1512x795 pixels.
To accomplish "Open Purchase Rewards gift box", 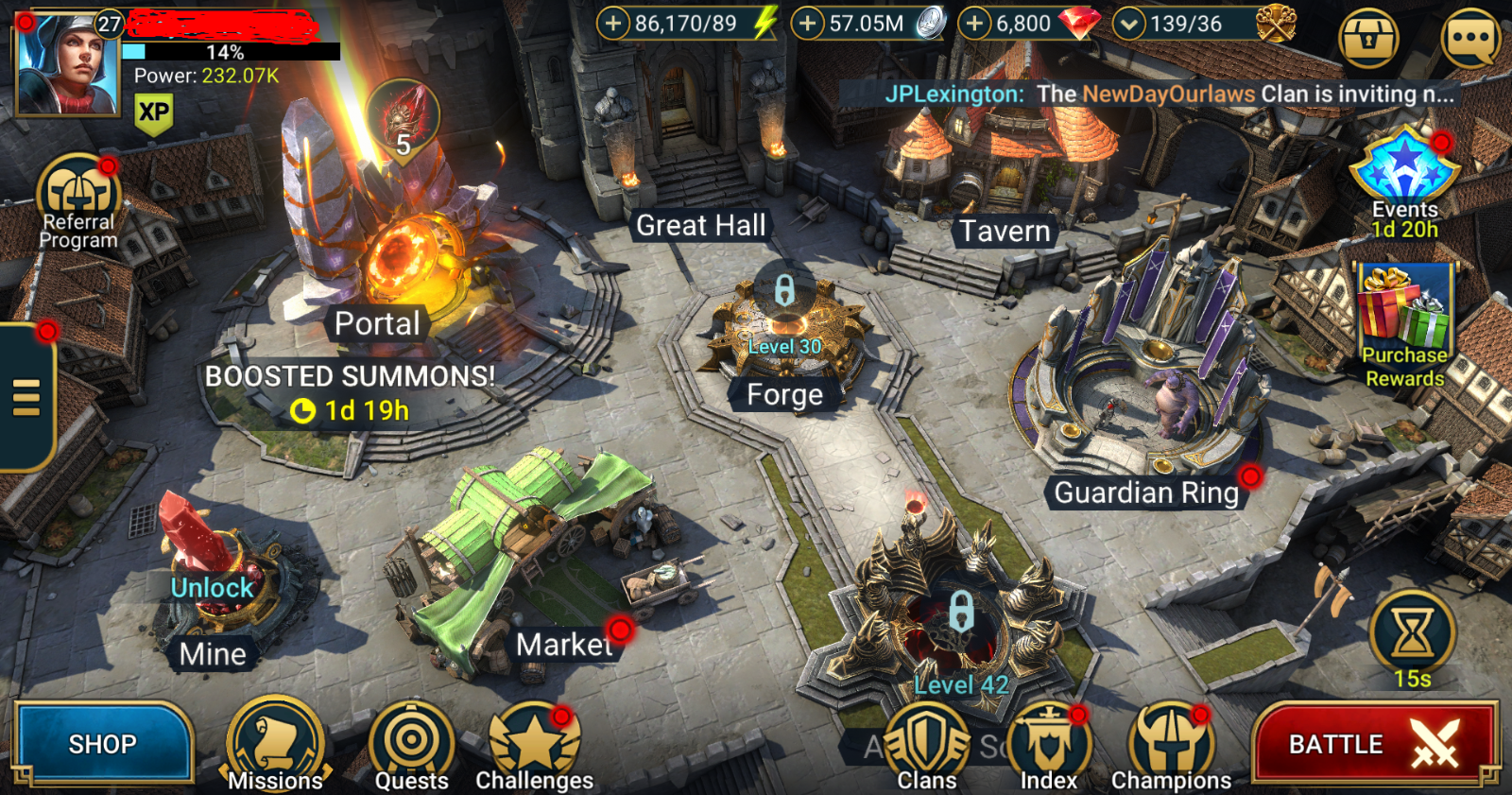I will point(1404,312).
